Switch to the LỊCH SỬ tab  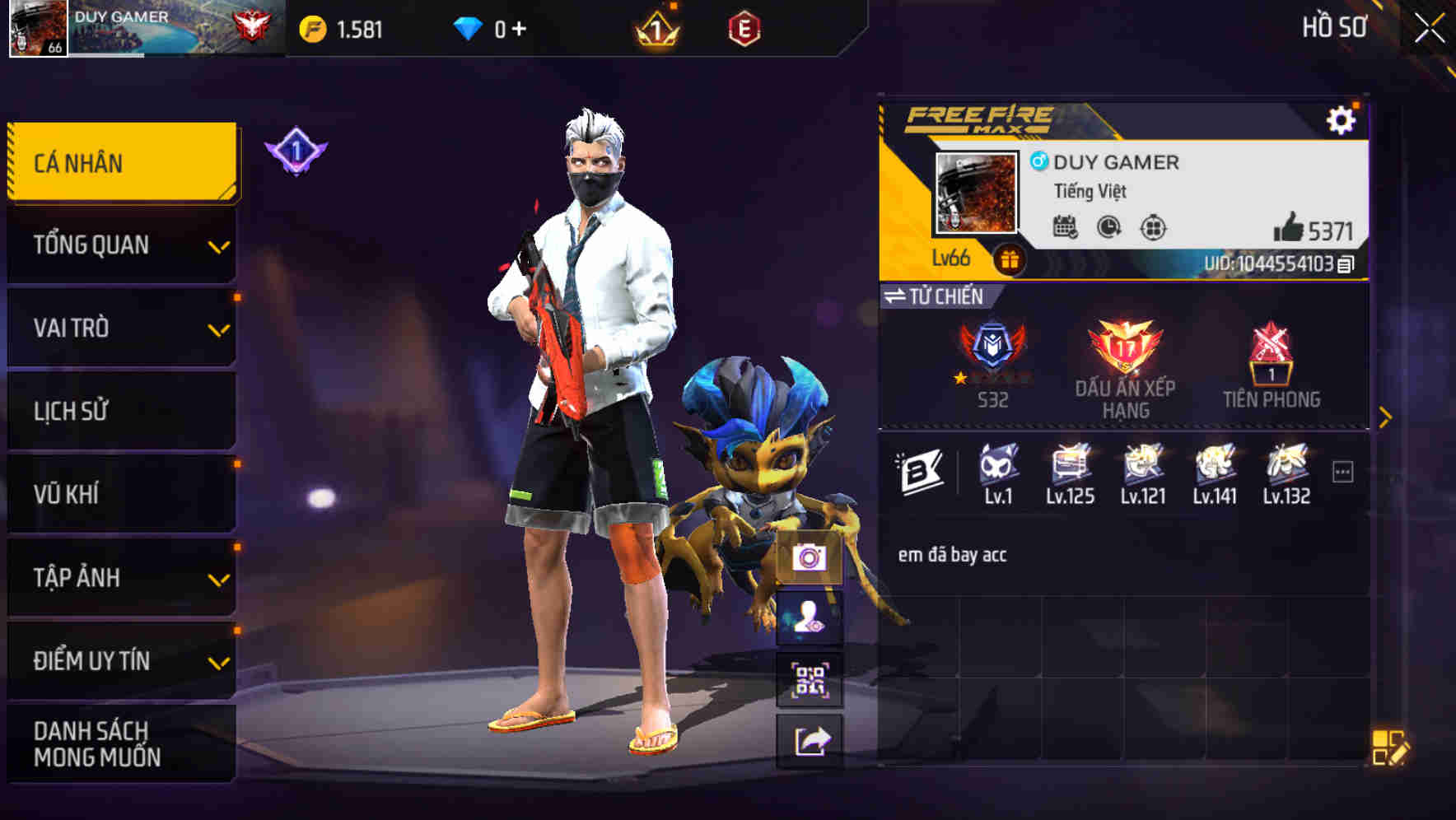click(120, 411)
